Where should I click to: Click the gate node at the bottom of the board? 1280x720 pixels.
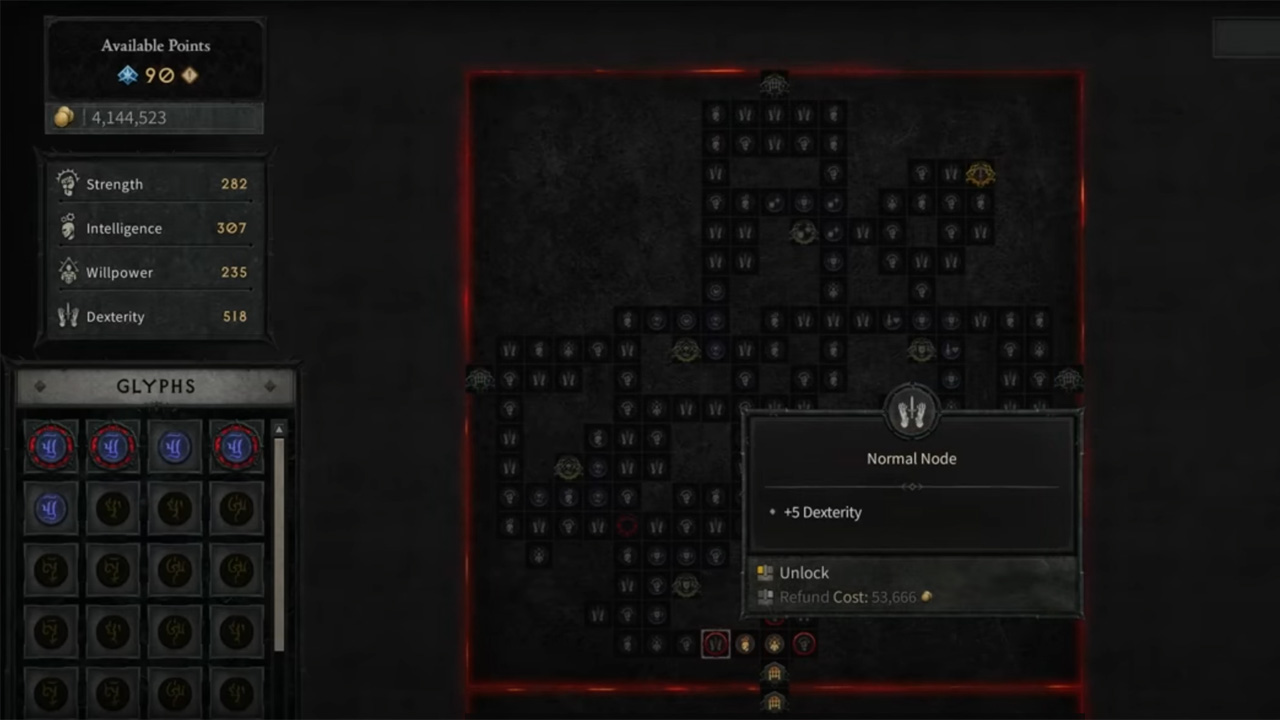pyautogui.click(x=775, y=674)
